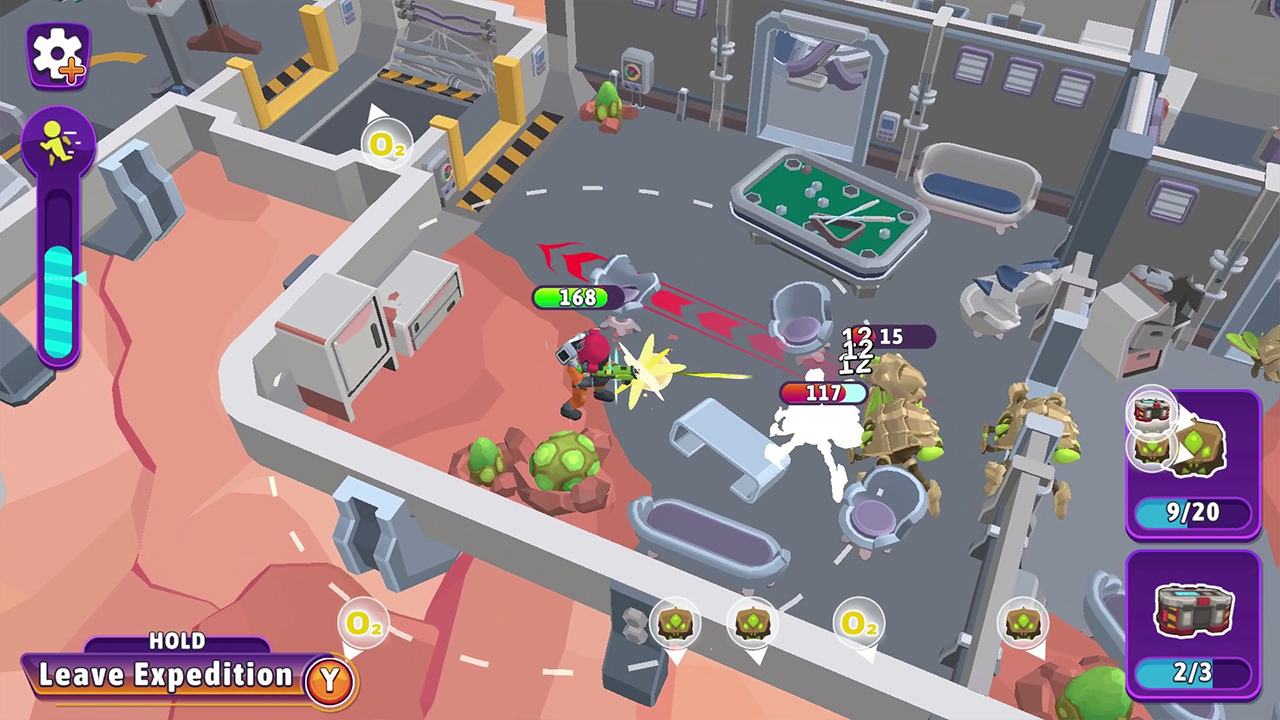
Task: Tap the player's green 168 health bar
Action: pyautogui.click(x=577, y=298)
